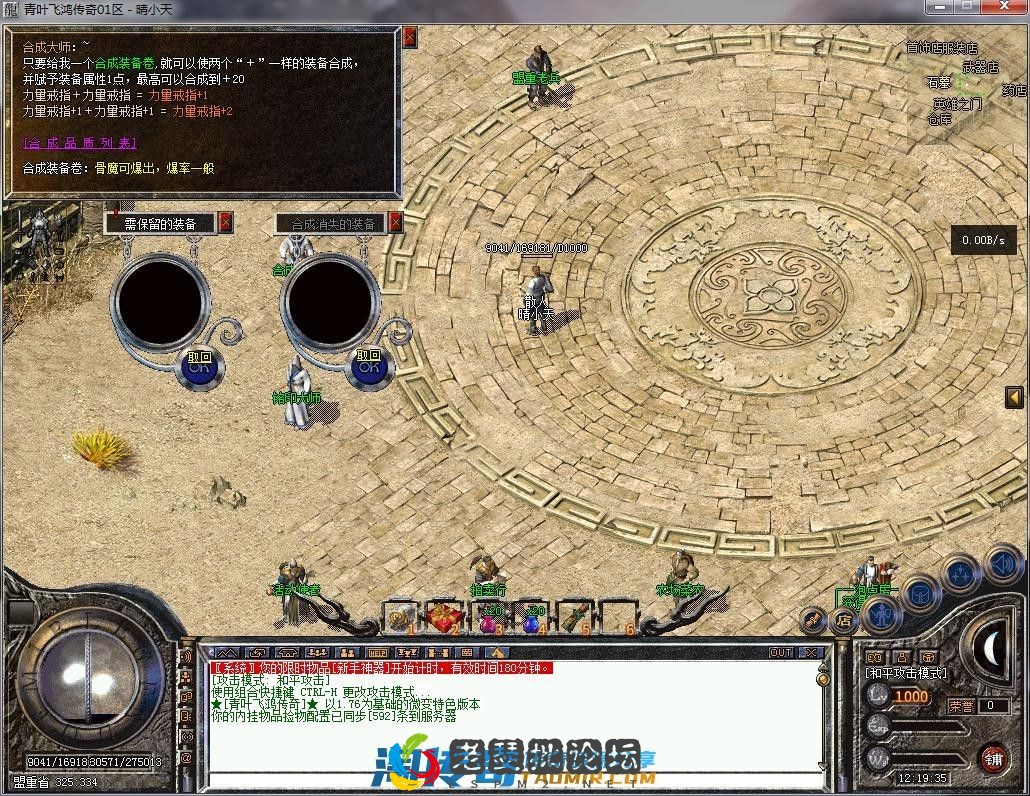The height and width of the screenshot is (796, 1030).
Task: Place item in 需保留的装备 round slot
Action: point(160,300)
